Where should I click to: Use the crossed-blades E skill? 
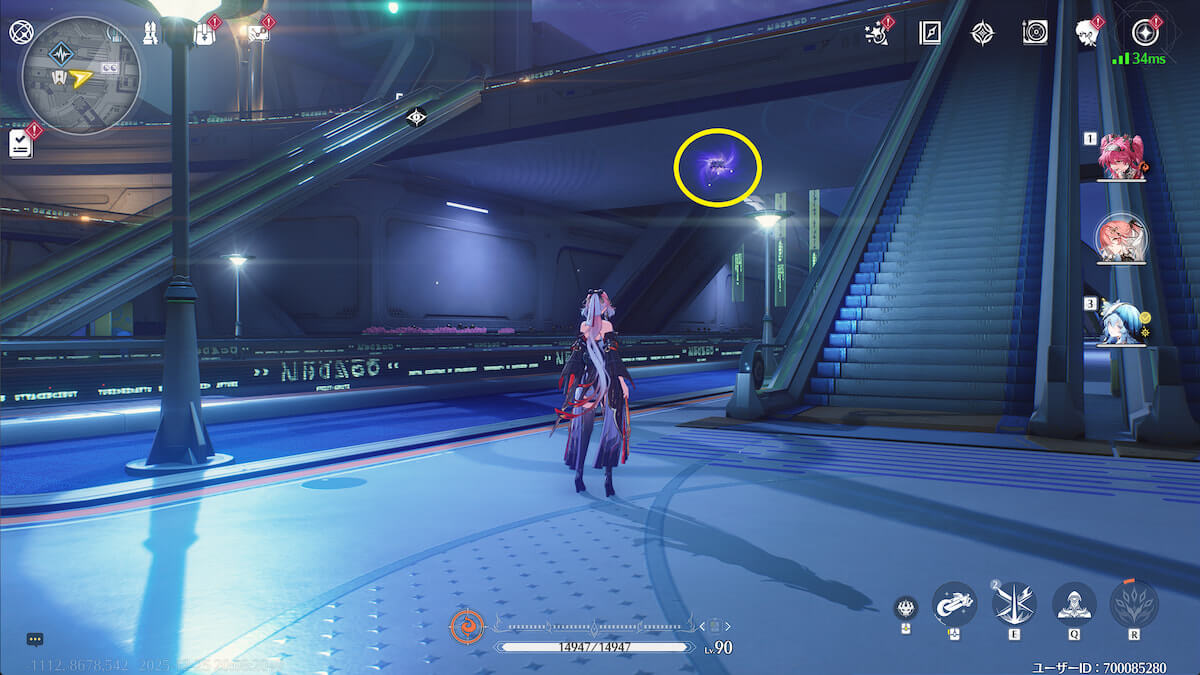tap(1014, 603)
